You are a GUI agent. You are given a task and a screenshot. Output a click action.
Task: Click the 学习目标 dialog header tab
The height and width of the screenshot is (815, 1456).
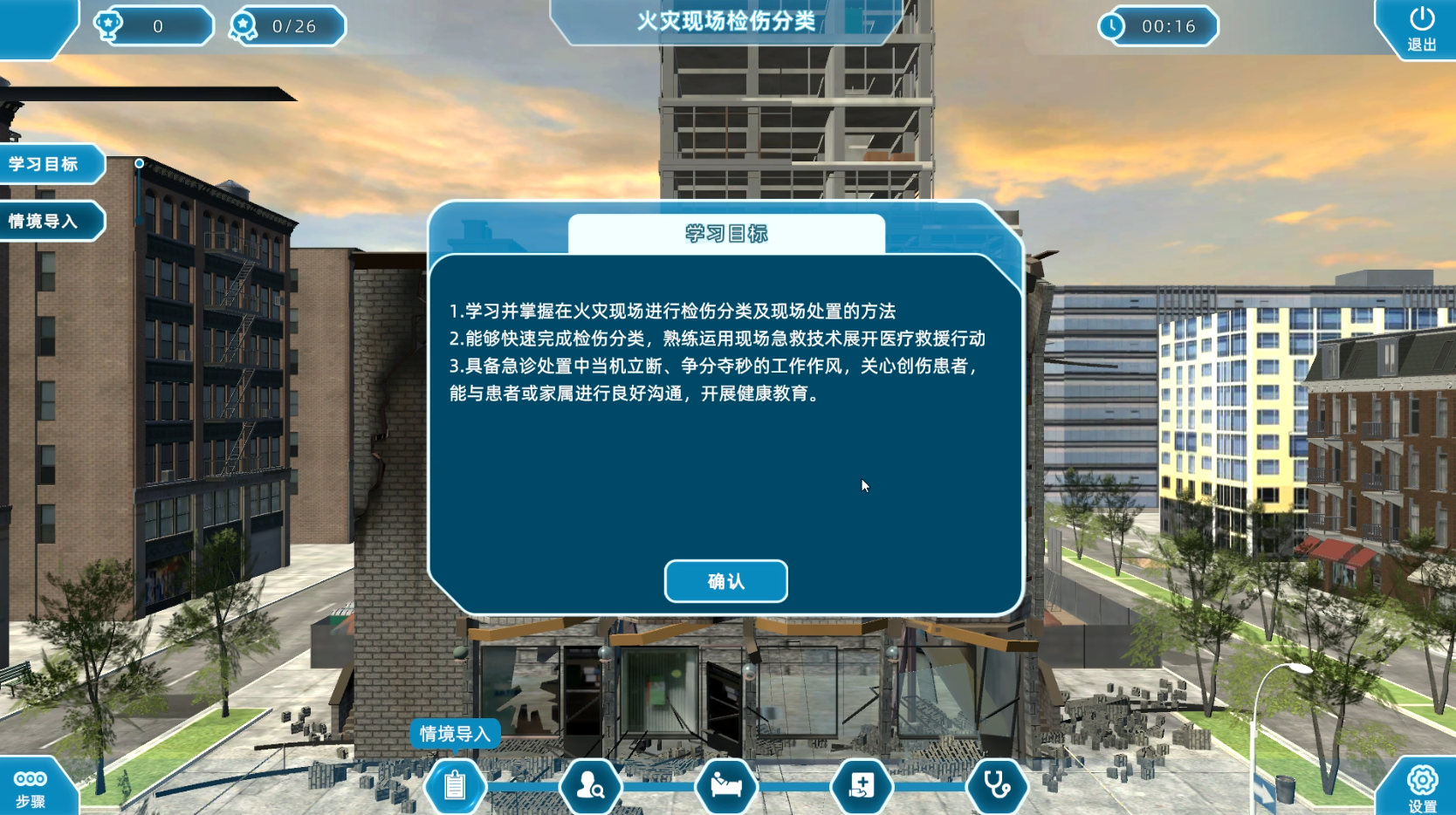(x=725, y=234)
